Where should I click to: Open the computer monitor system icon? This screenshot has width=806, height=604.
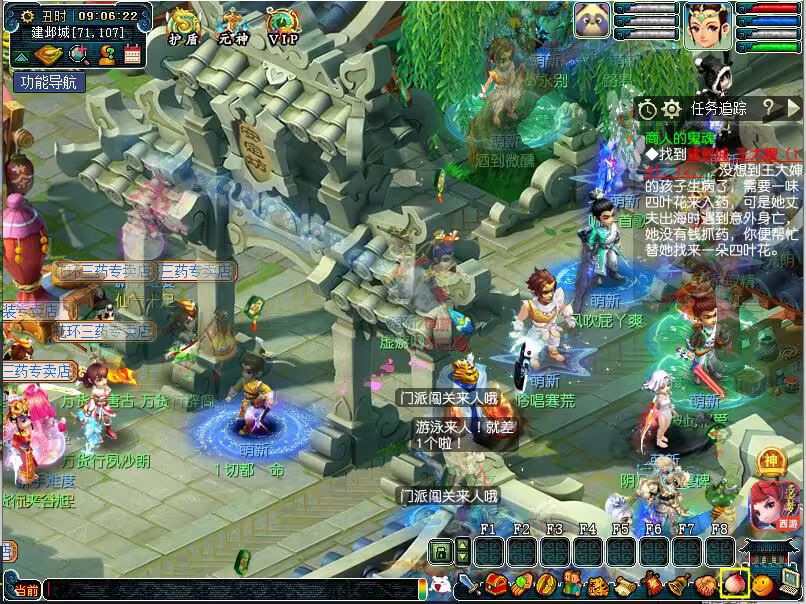click(x=790, y=583)
